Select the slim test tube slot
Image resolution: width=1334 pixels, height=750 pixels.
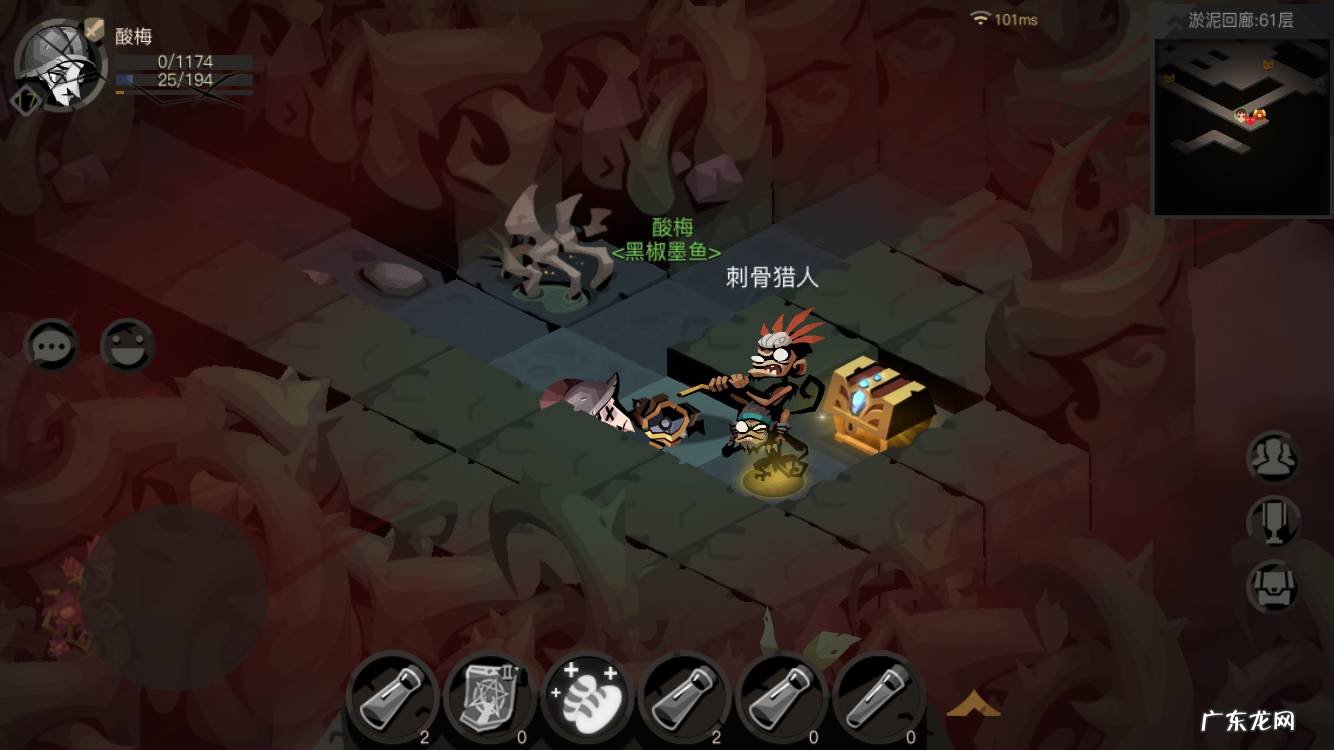879,698
